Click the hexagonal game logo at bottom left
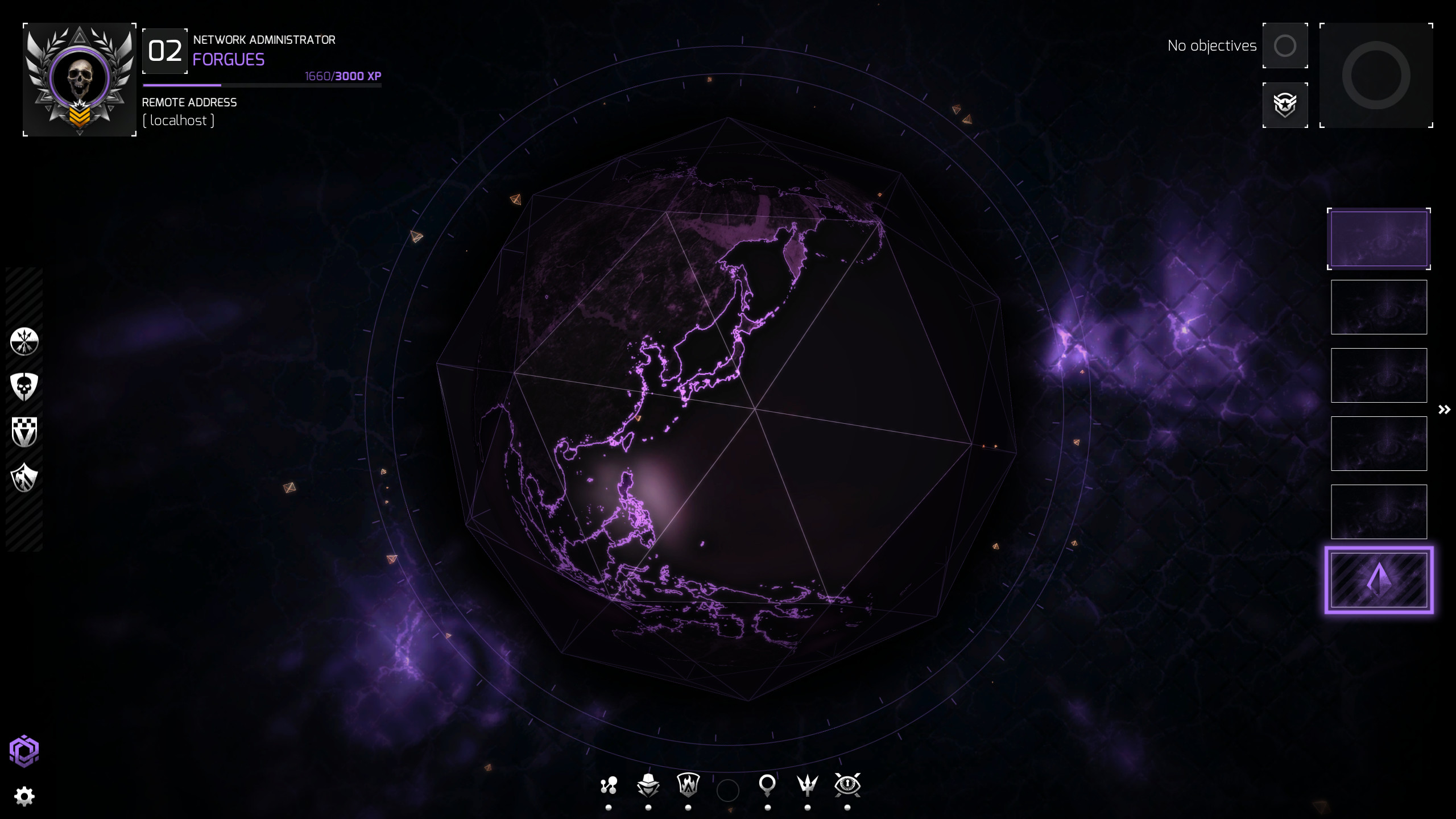Image resolution: width=1456 pixels, height=819 pixels. 25,750
